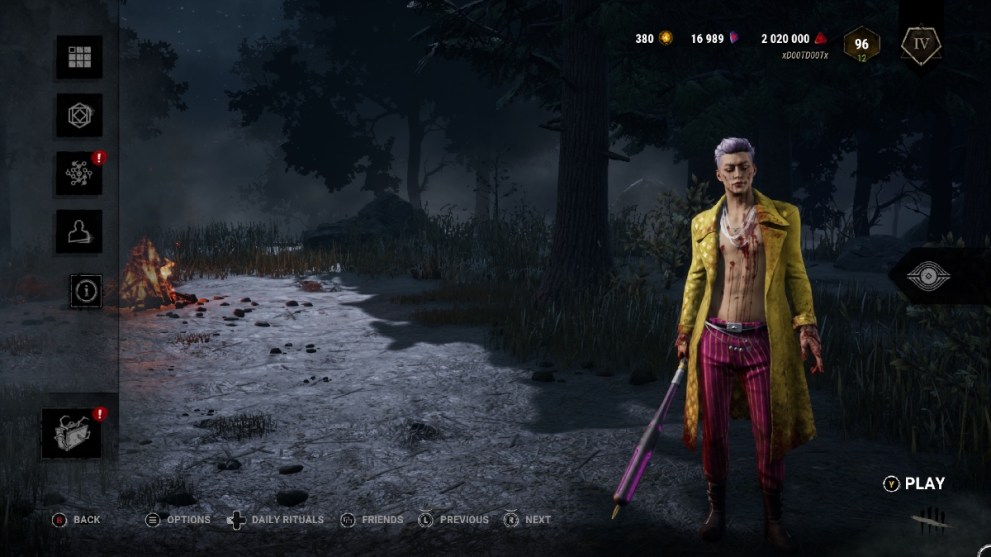Open the customization cube icon
The width and height of the screenshot is (991, 557).
(79, 115)
